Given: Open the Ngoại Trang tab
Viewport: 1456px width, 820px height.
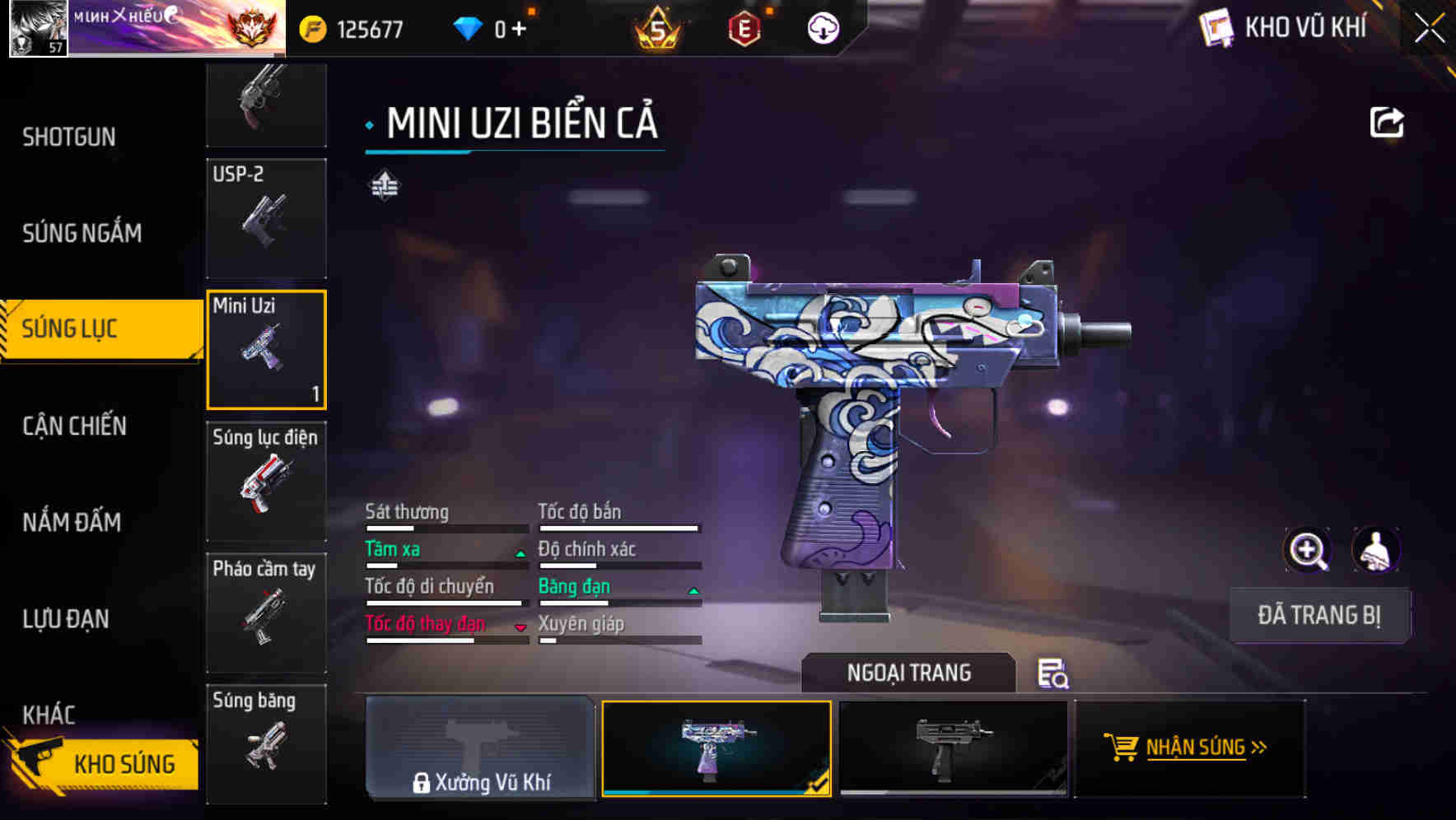Looking at the screenshot, I should pyautogui.click(x=908, y=673).
